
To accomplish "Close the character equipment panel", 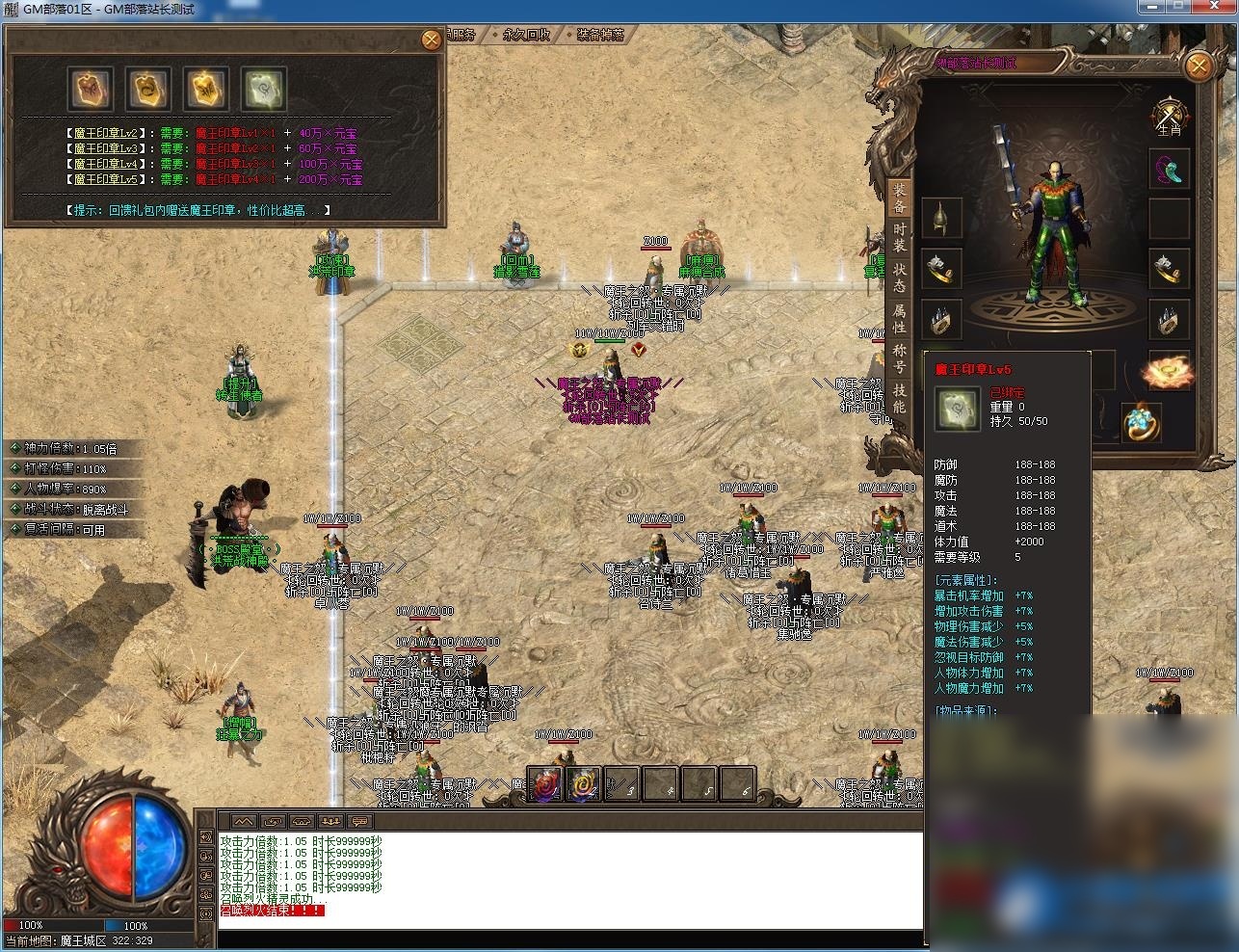I will pyautogui.click(x=1198, y=66).
